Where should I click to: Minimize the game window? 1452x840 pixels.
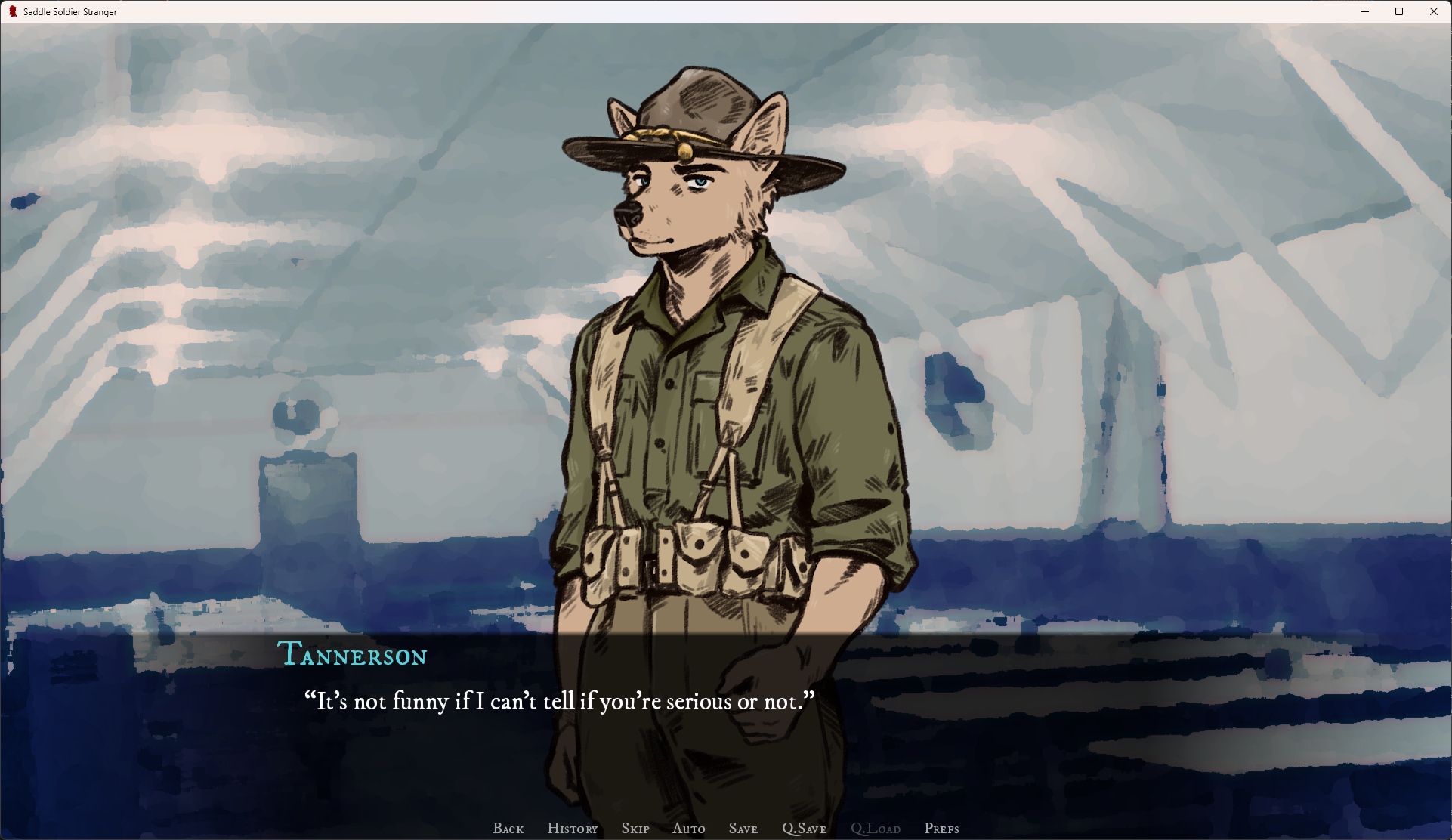coord(1365,11)
